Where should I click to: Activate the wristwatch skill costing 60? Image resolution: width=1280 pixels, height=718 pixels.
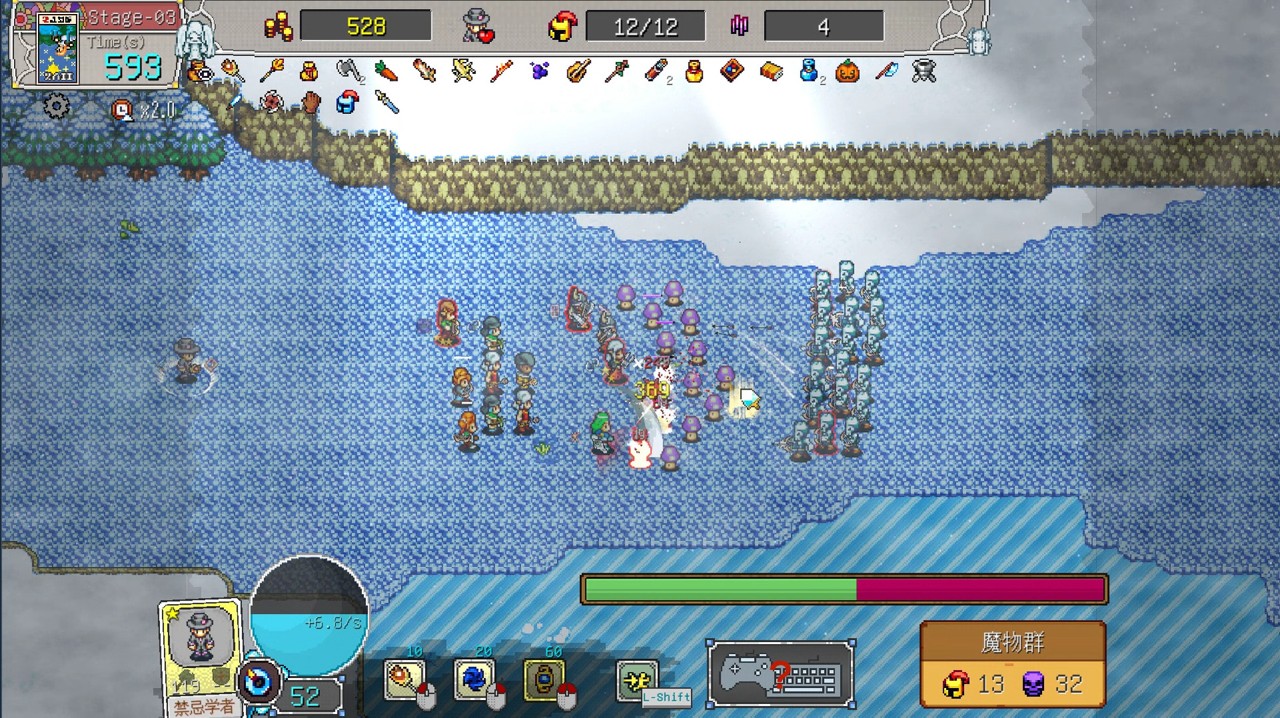(x=544, y=680)
